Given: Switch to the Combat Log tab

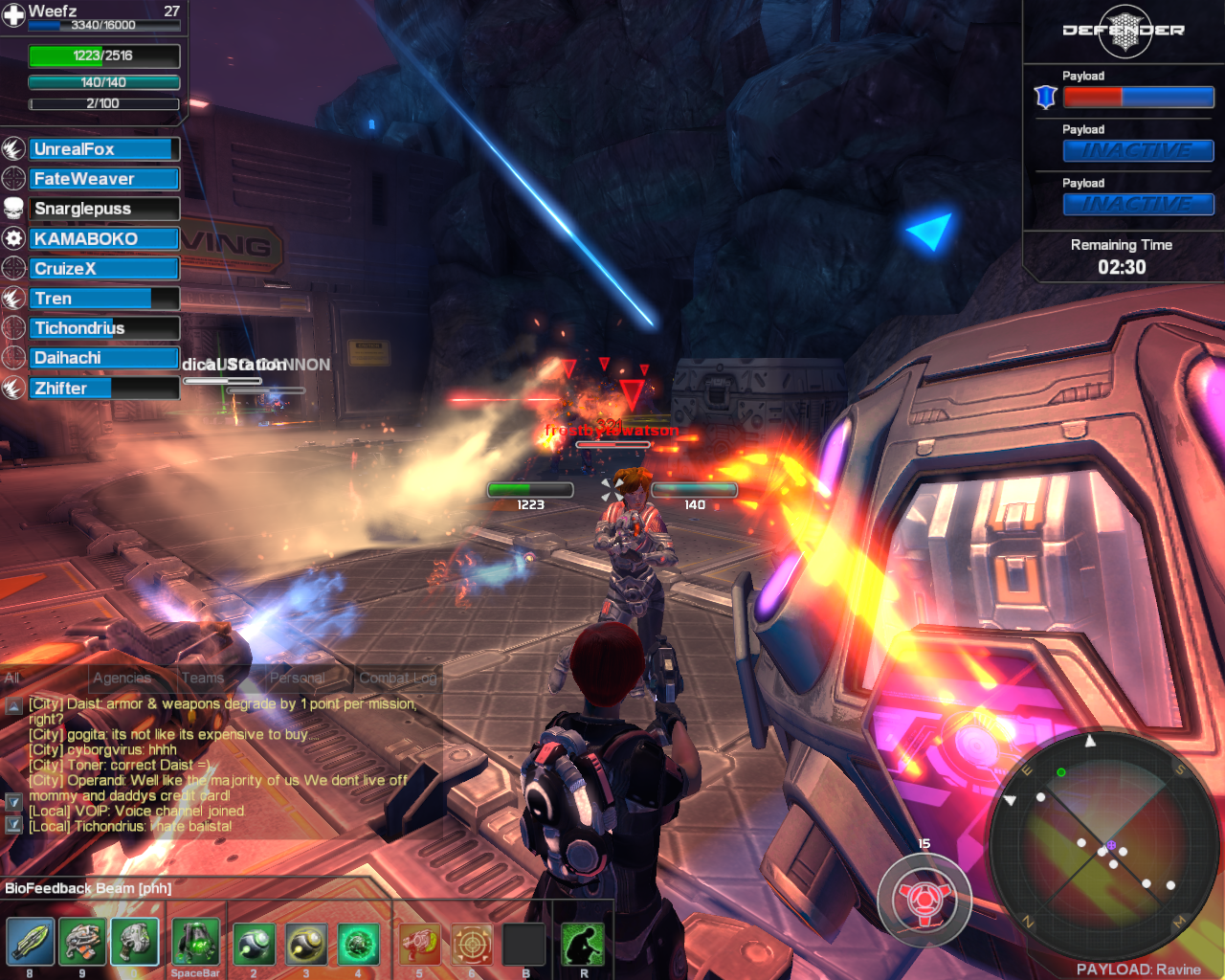Looking at the screenshot, I should click(397, 678).
